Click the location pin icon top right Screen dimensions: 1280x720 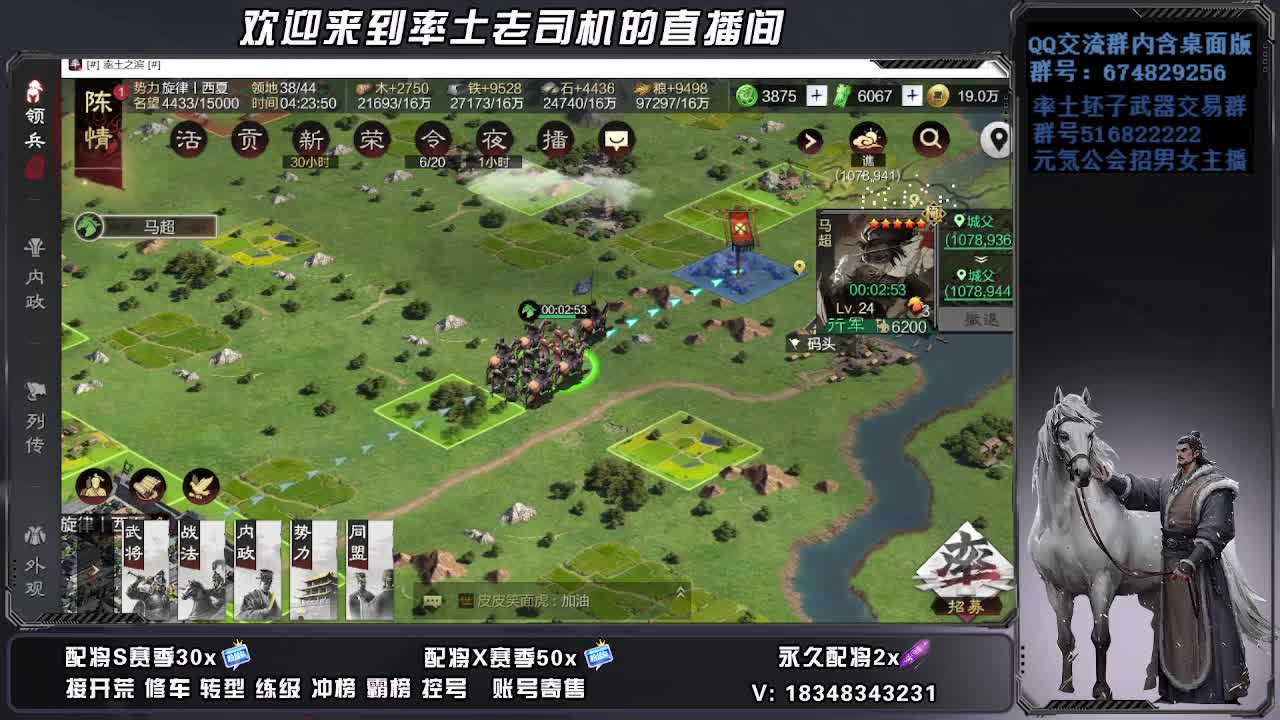click(x=997, y=140)
